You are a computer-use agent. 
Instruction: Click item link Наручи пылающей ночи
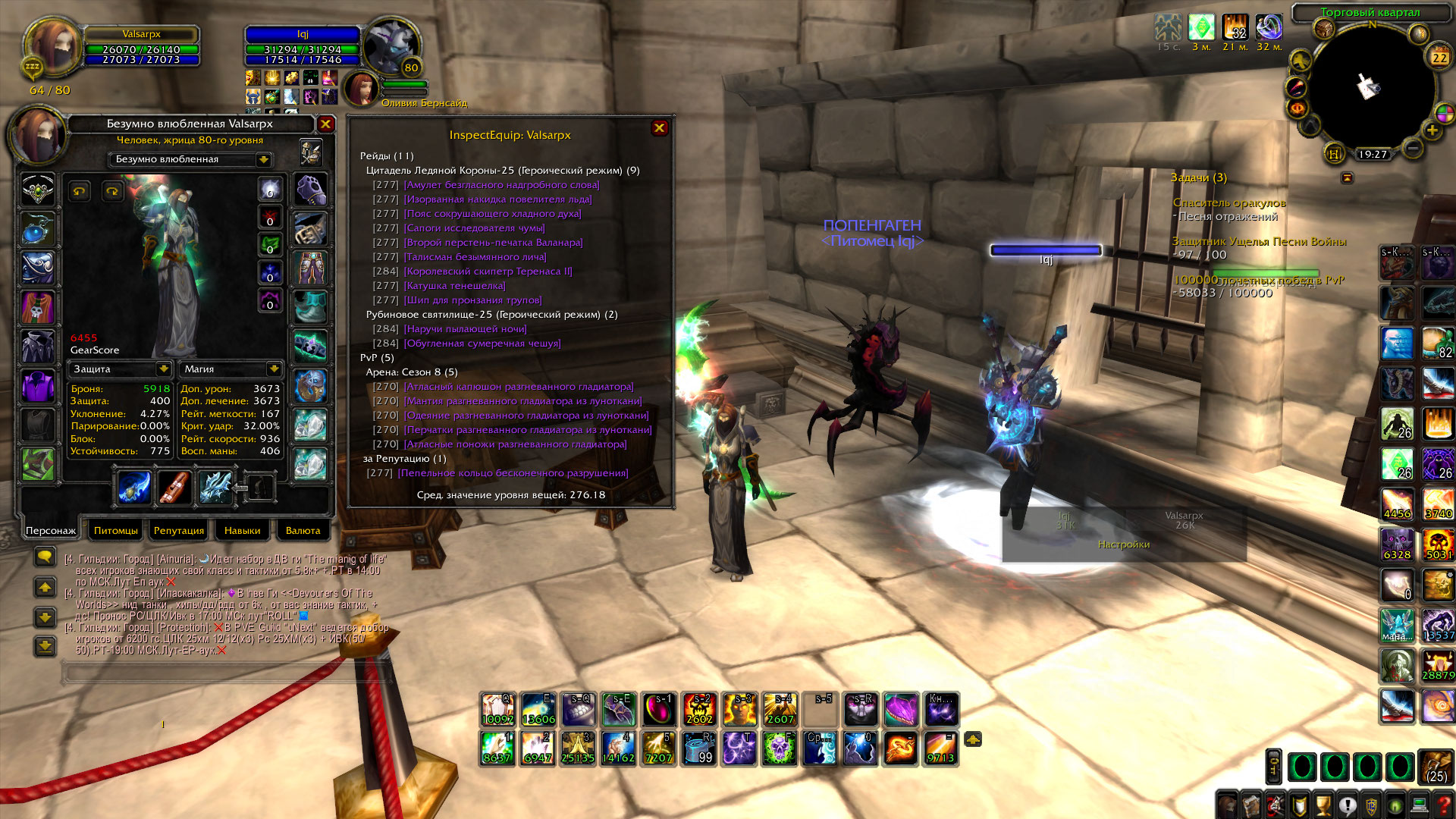pos(465,329)
